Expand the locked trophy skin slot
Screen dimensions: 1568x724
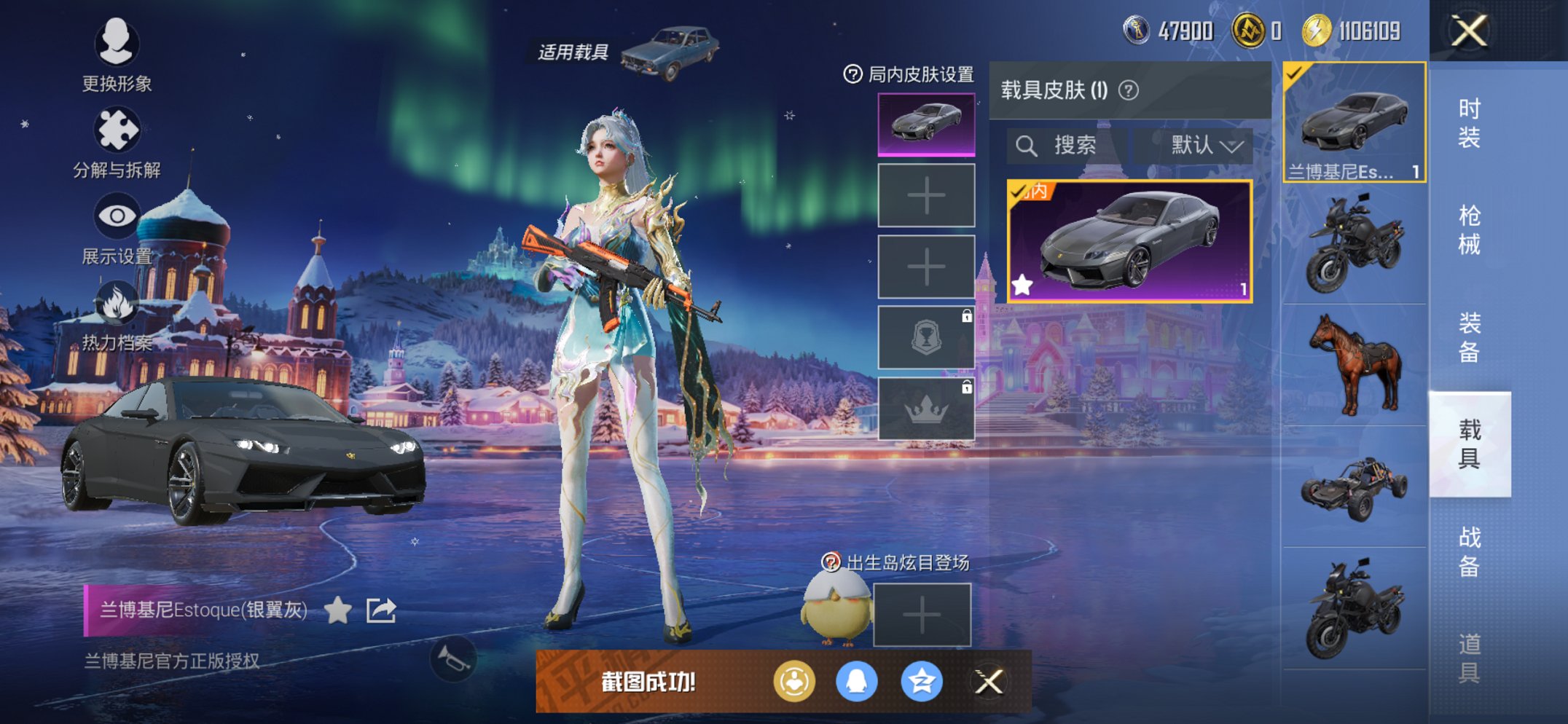(925, 337)
